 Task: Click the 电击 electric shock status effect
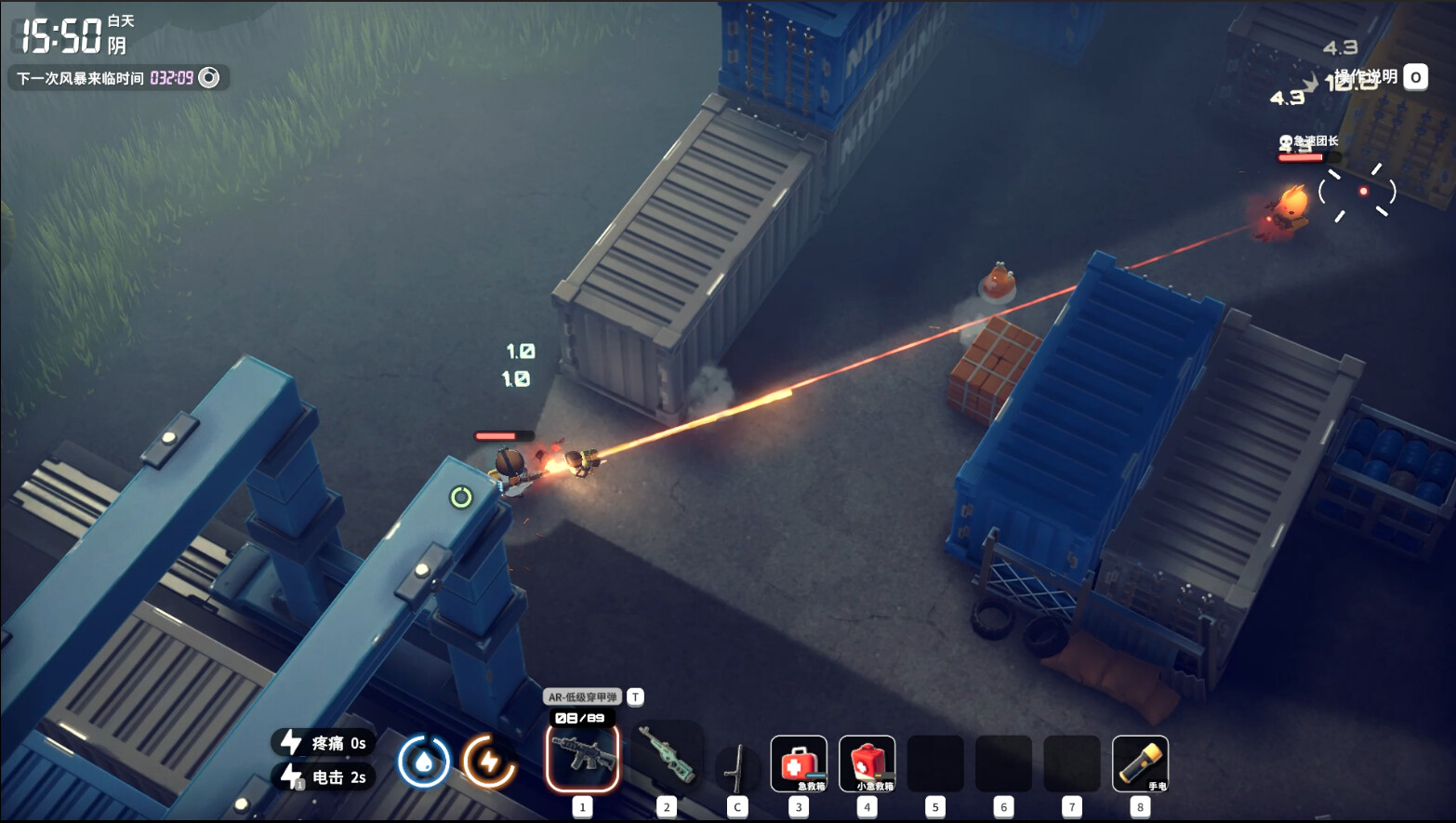point(324,777)
